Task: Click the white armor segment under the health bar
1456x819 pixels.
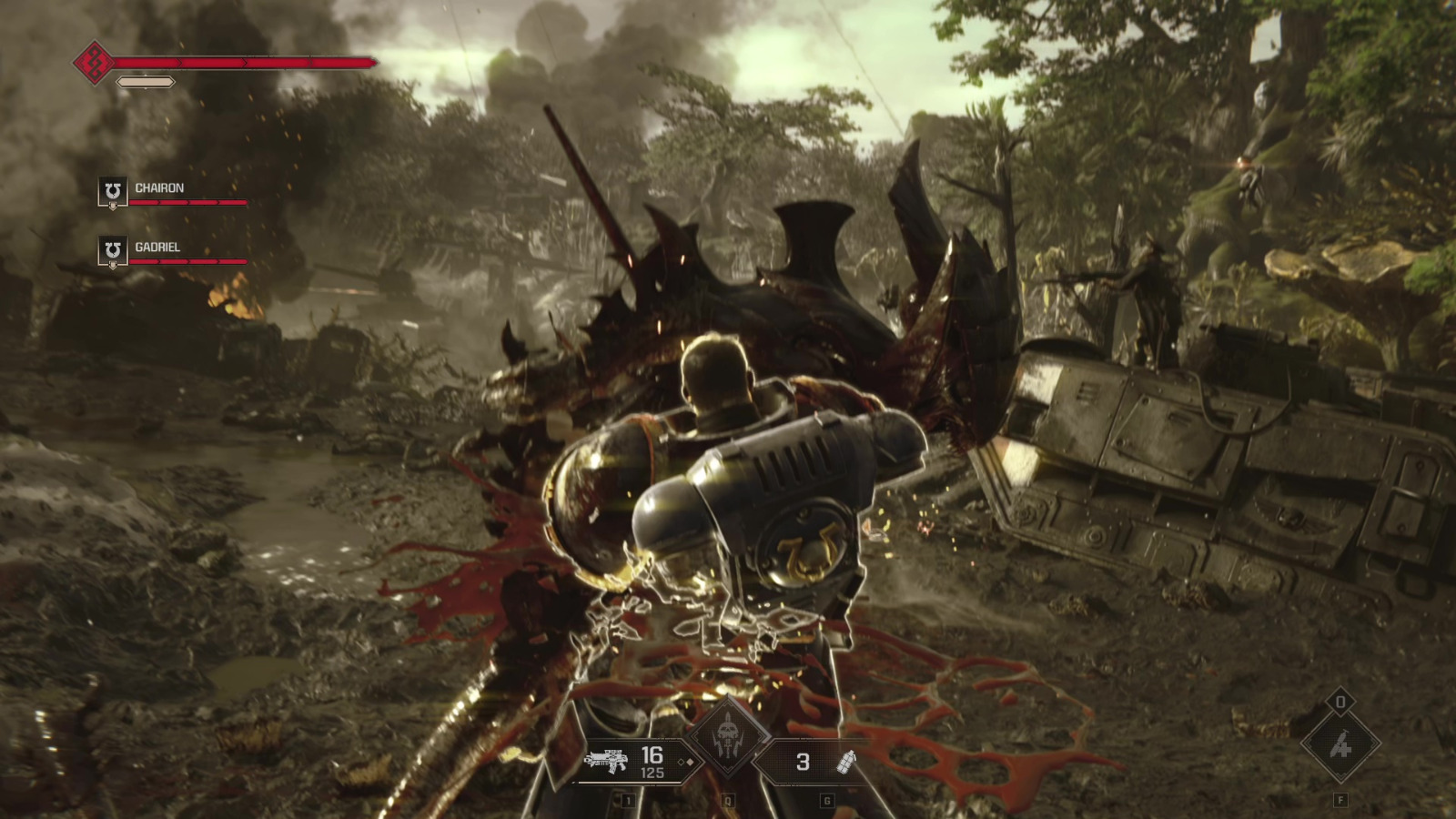Action: point(144,81)
